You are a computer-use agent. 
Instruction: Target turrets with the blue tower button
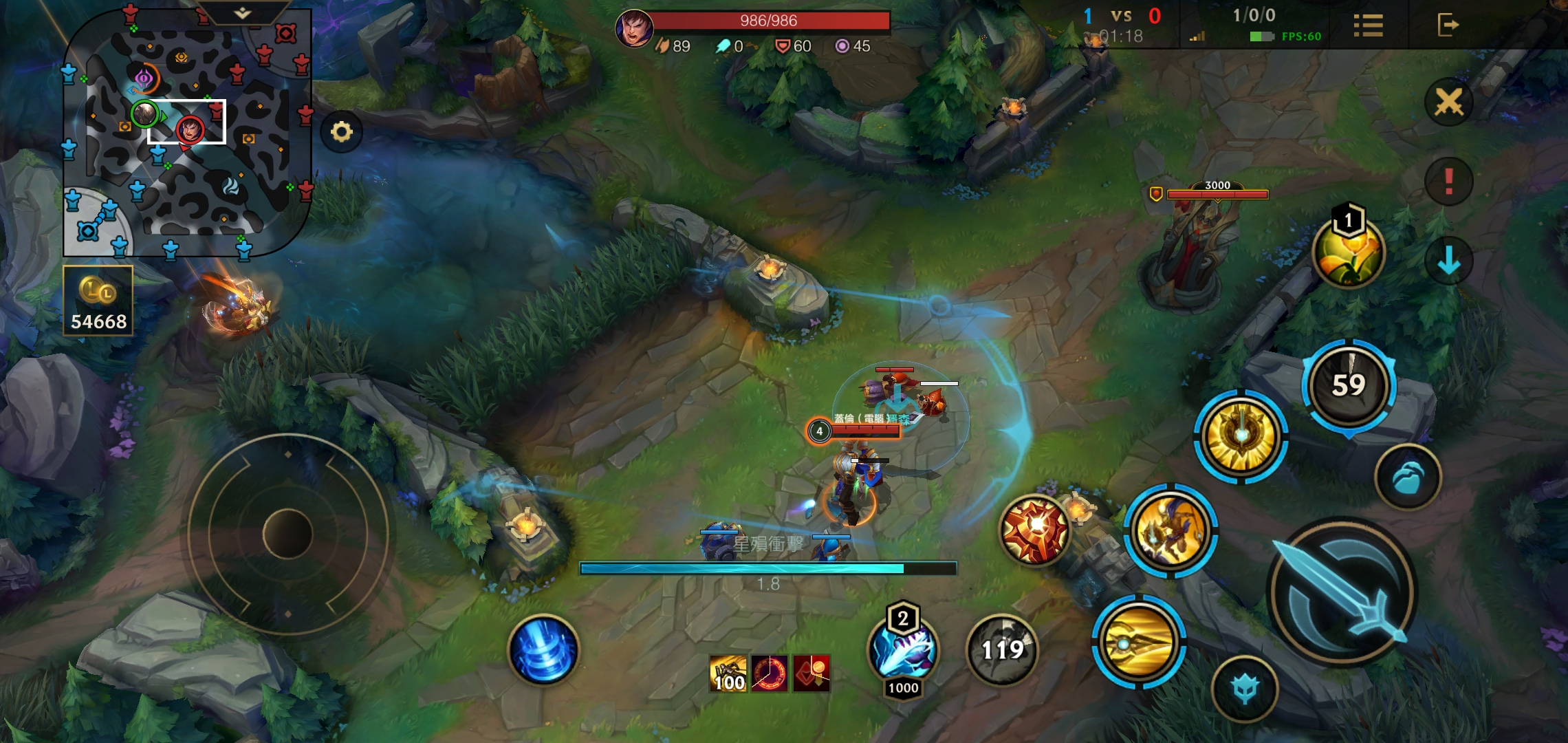pos(1245,689)
